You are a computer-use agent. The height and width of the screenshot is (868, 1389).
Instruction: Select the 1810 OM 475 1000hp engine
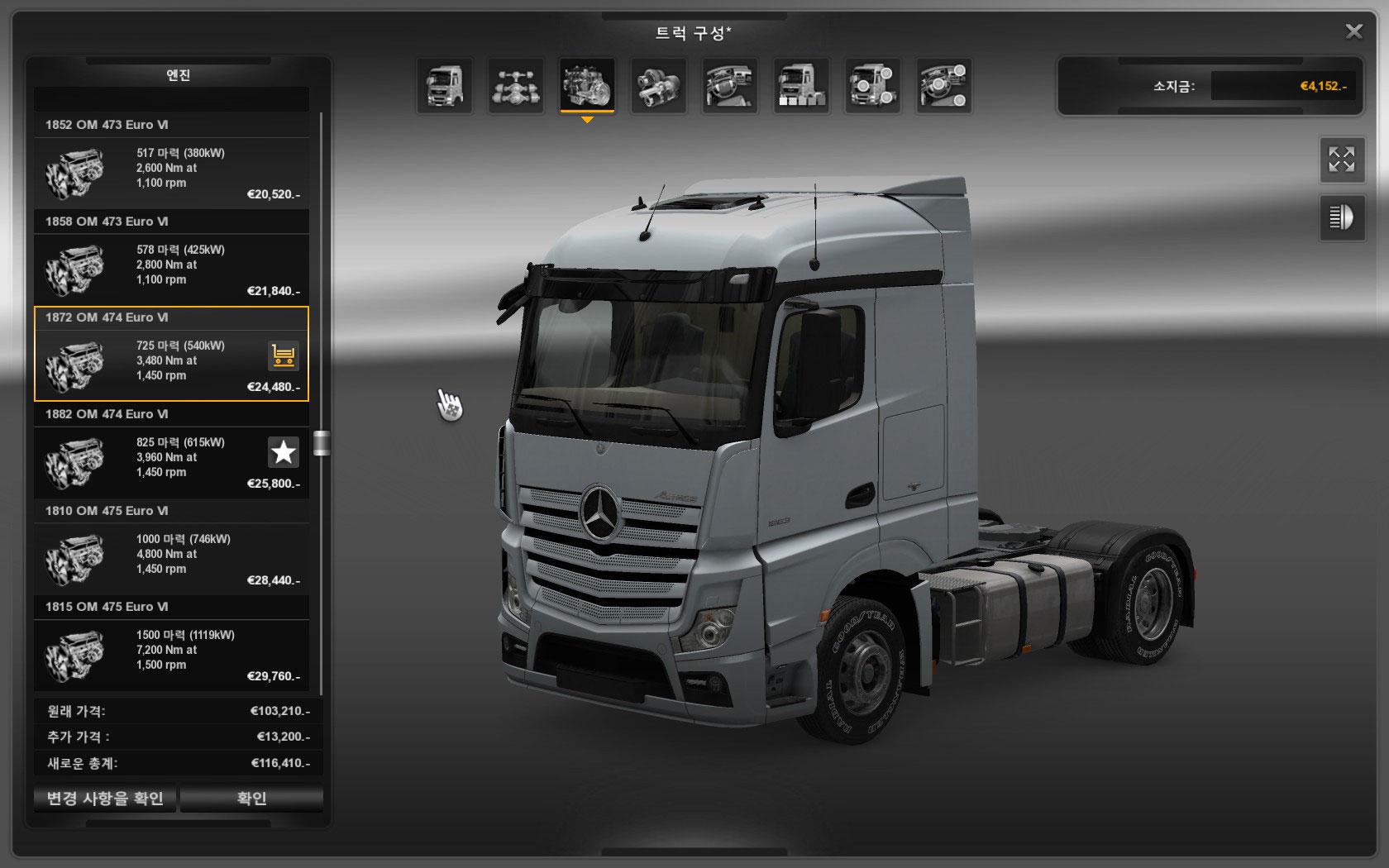click(x=171, y=559)
